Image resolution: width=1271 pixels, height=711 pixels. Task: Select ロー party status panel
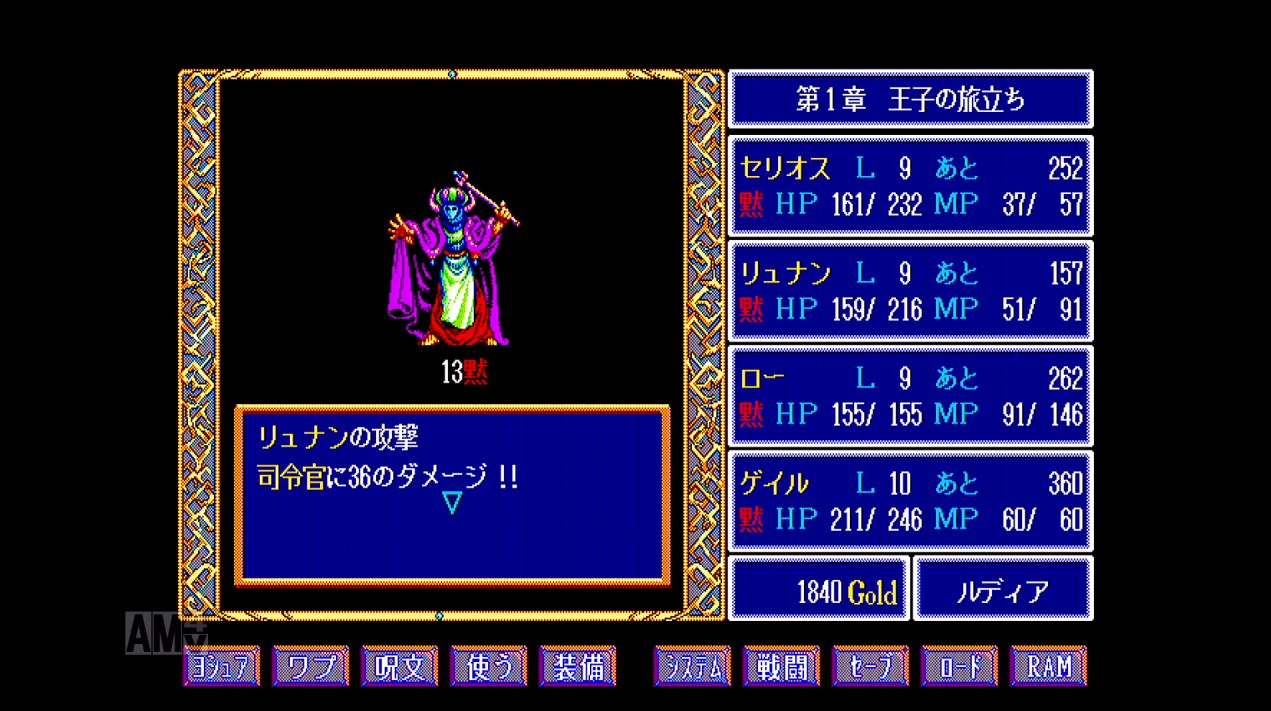click(910, 396)
